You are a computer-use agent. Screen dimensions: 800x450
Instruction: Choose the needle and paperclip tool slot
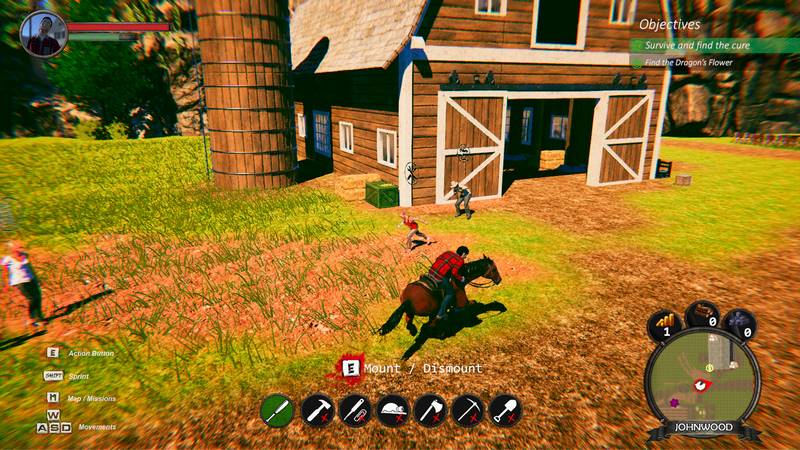click(x=354, y=409)
